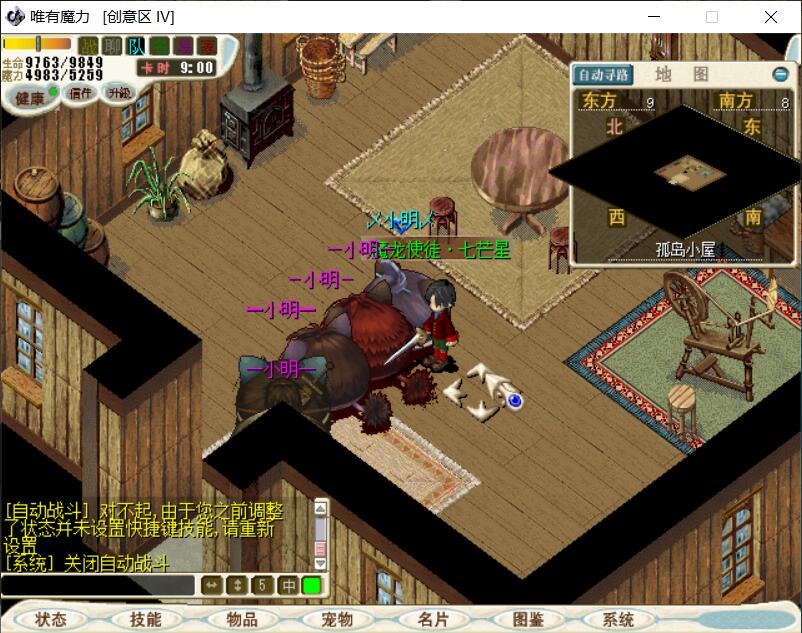
Task: Click the 自动寻路 auto-pathfinding button
Action: [604, 75]
